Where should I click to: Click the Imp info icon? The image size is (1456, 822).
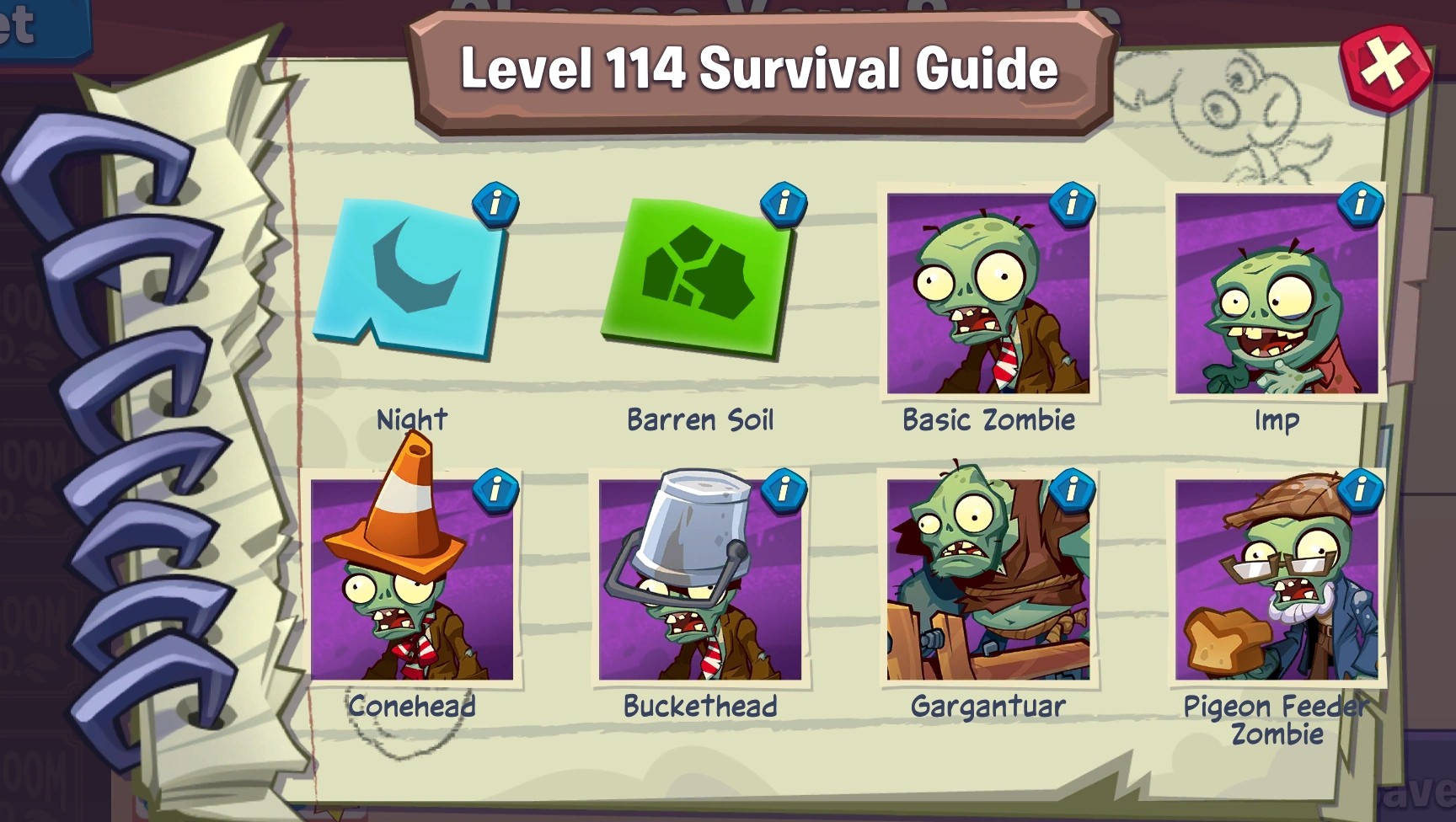click(x=1362, y=205)
